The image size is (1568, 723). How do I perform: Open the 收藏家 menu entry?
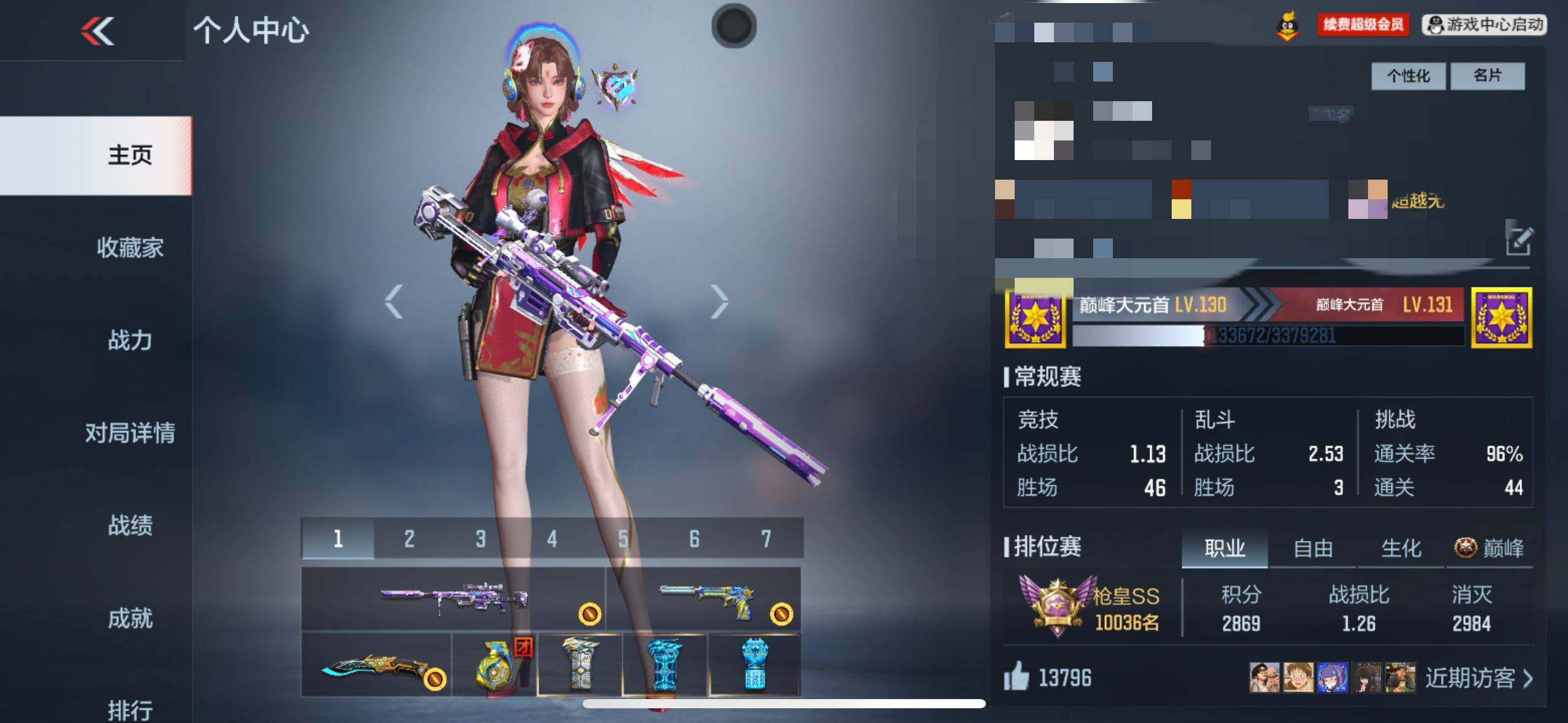(130, 248)
